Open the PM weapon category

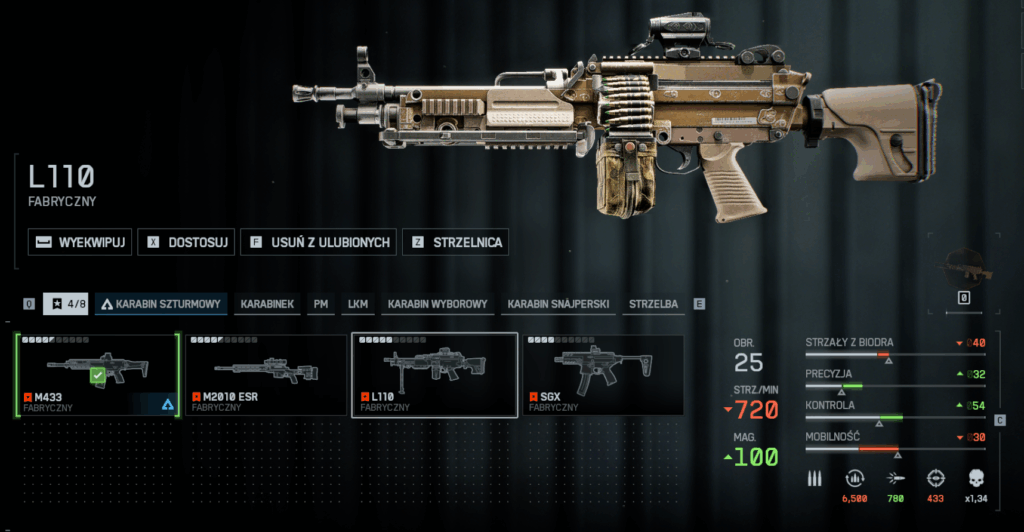tap(320, 303)
